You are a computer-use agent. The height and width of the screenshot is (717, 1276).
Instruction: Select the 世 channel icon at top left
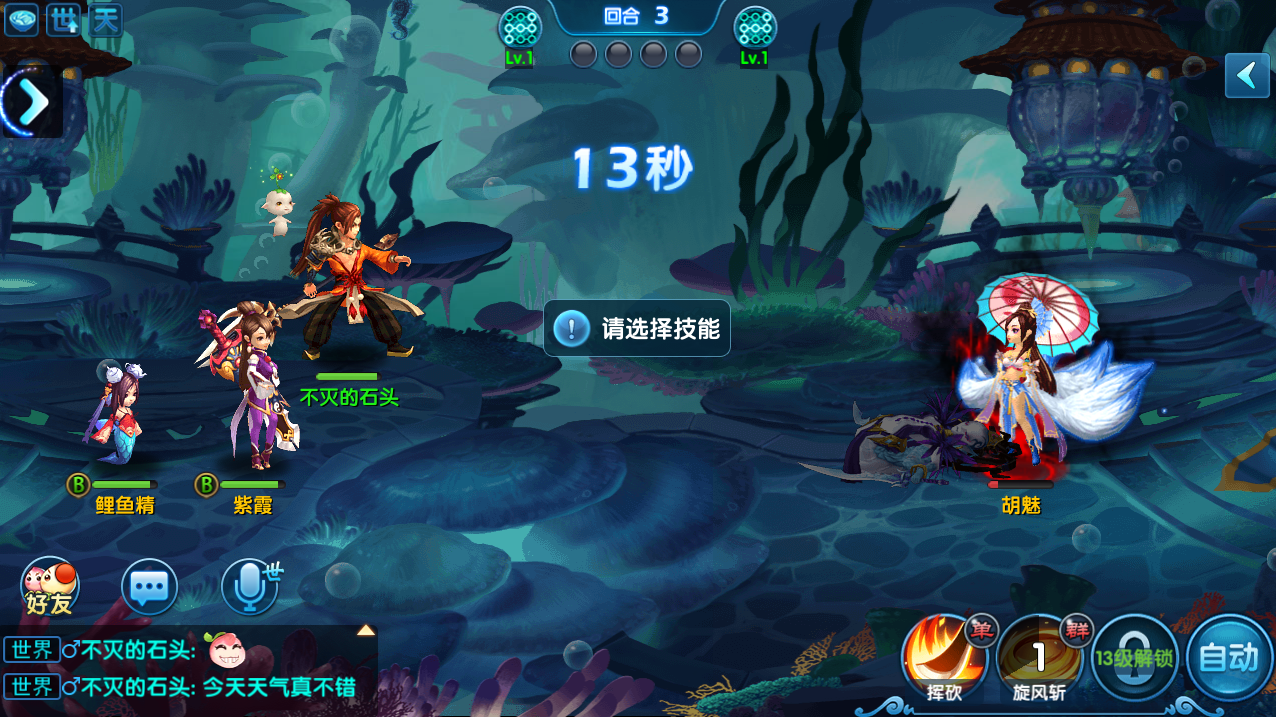pyautogui.click(x=64, y=20)
